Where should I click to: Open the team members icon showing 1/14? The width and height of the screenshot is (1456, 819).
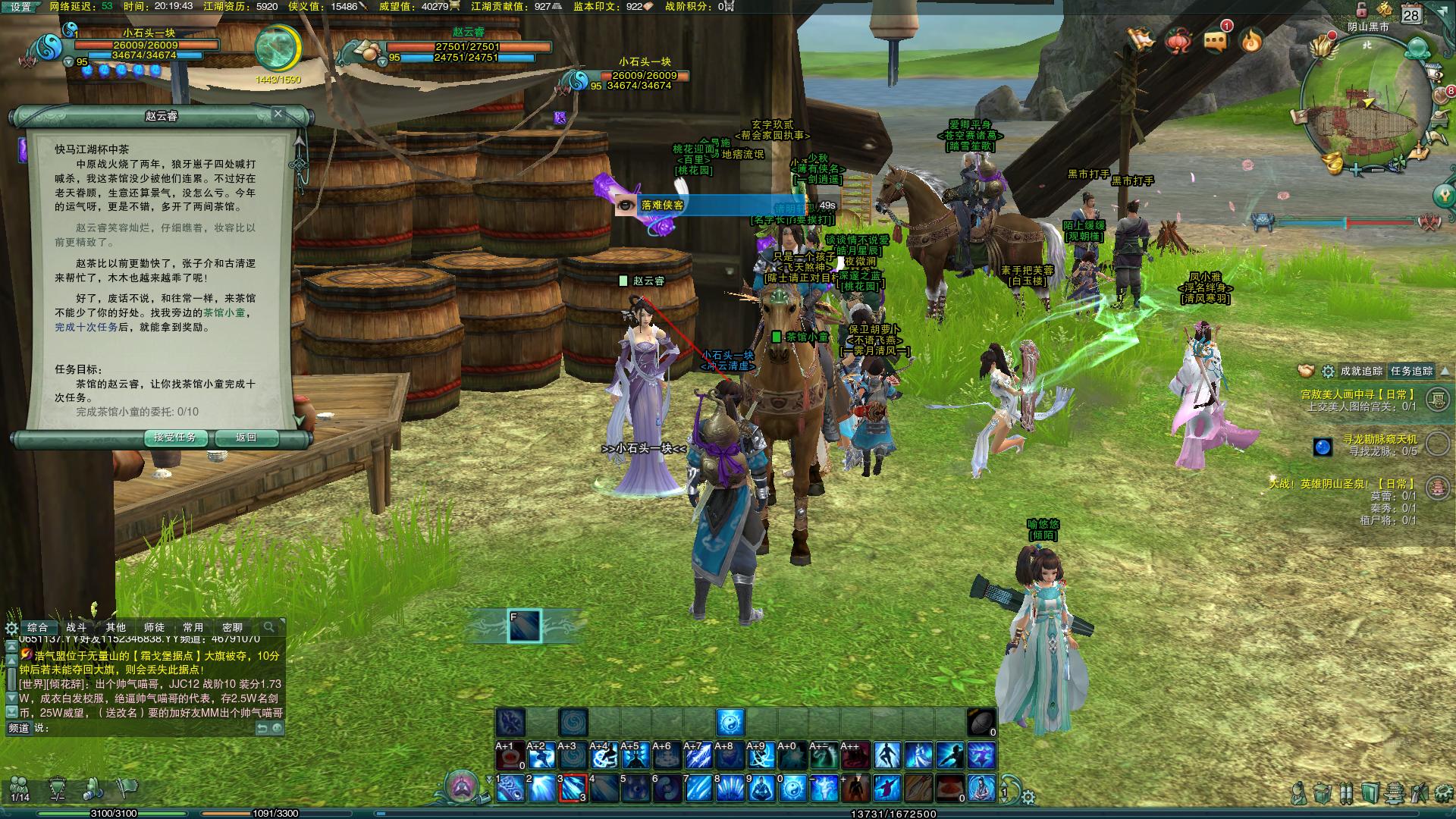(20, 789)
